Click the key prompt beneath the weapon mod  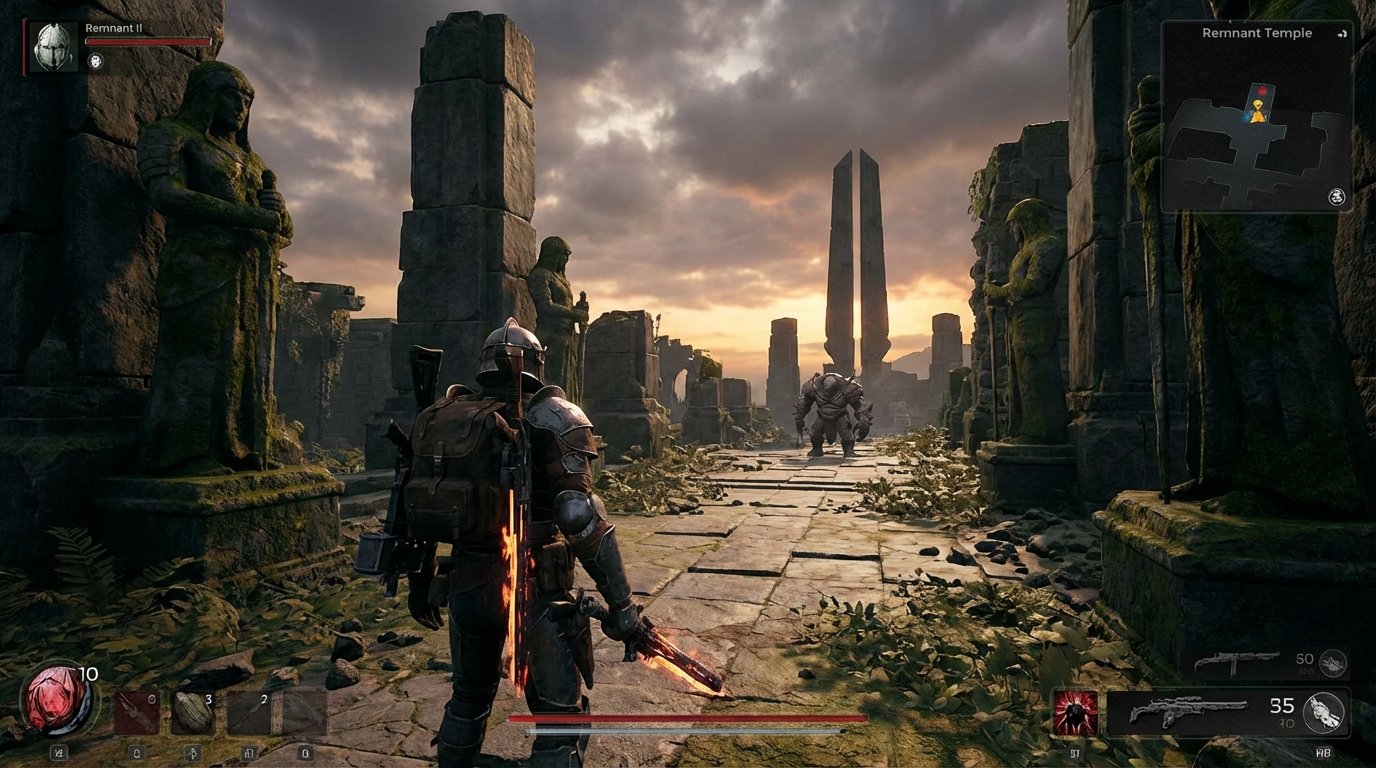1076,752
